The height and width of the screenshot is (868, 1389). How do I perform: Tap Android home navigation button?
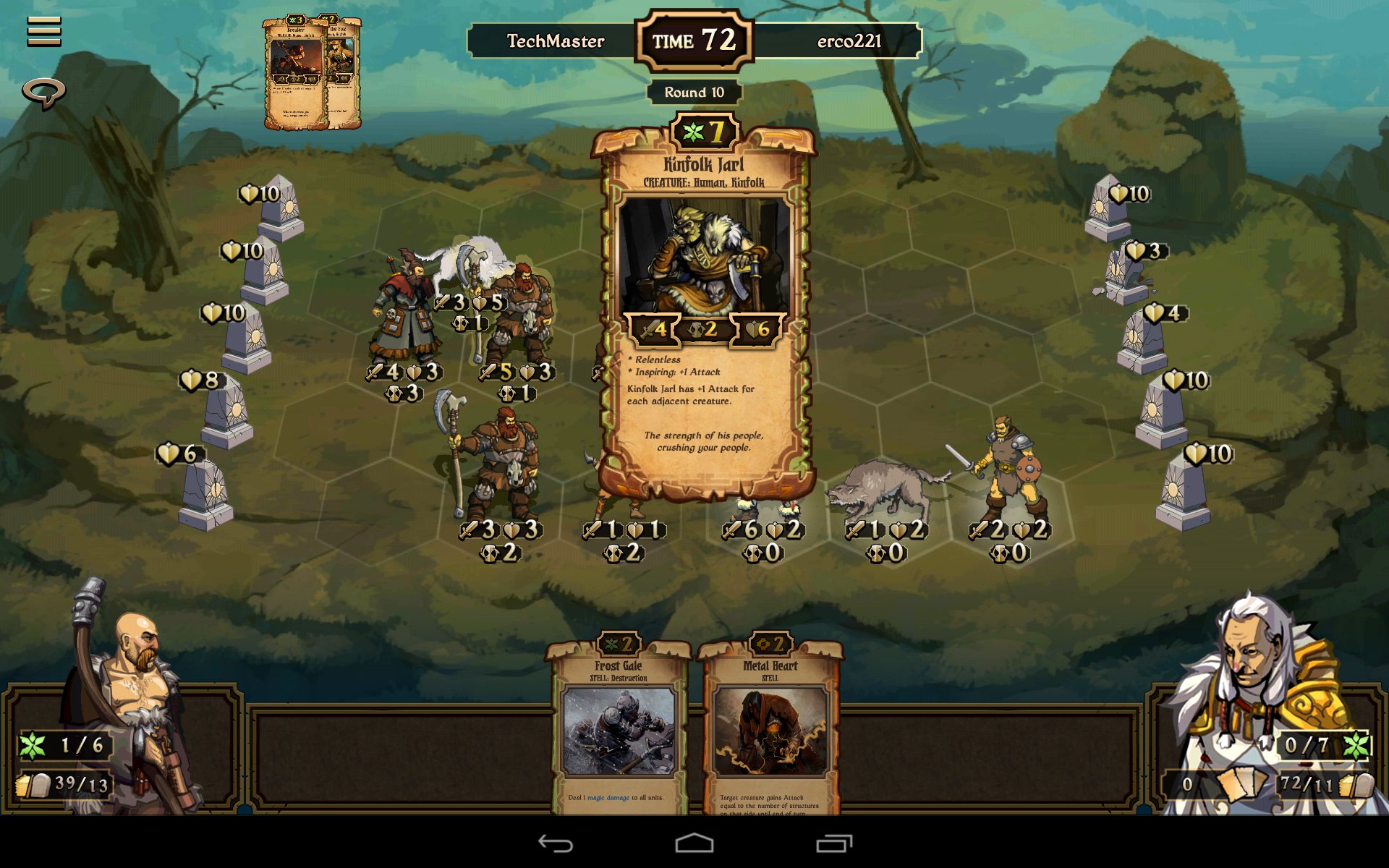pyautogui.click(x=694, y=843)
